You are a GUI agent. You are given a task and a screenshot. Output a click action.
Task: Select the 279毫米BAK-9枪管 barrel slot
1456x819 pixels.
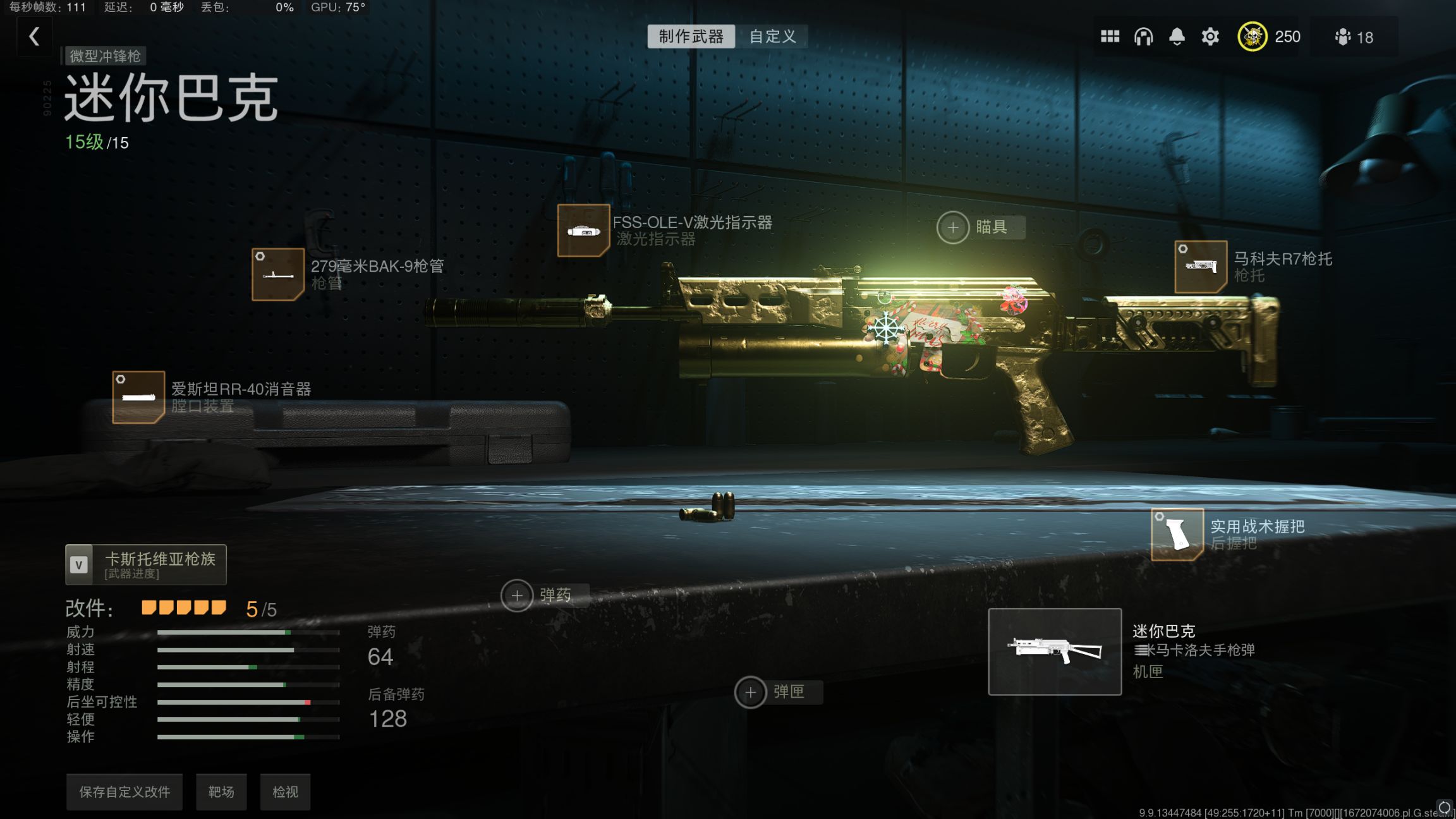(x=278, y=274)
